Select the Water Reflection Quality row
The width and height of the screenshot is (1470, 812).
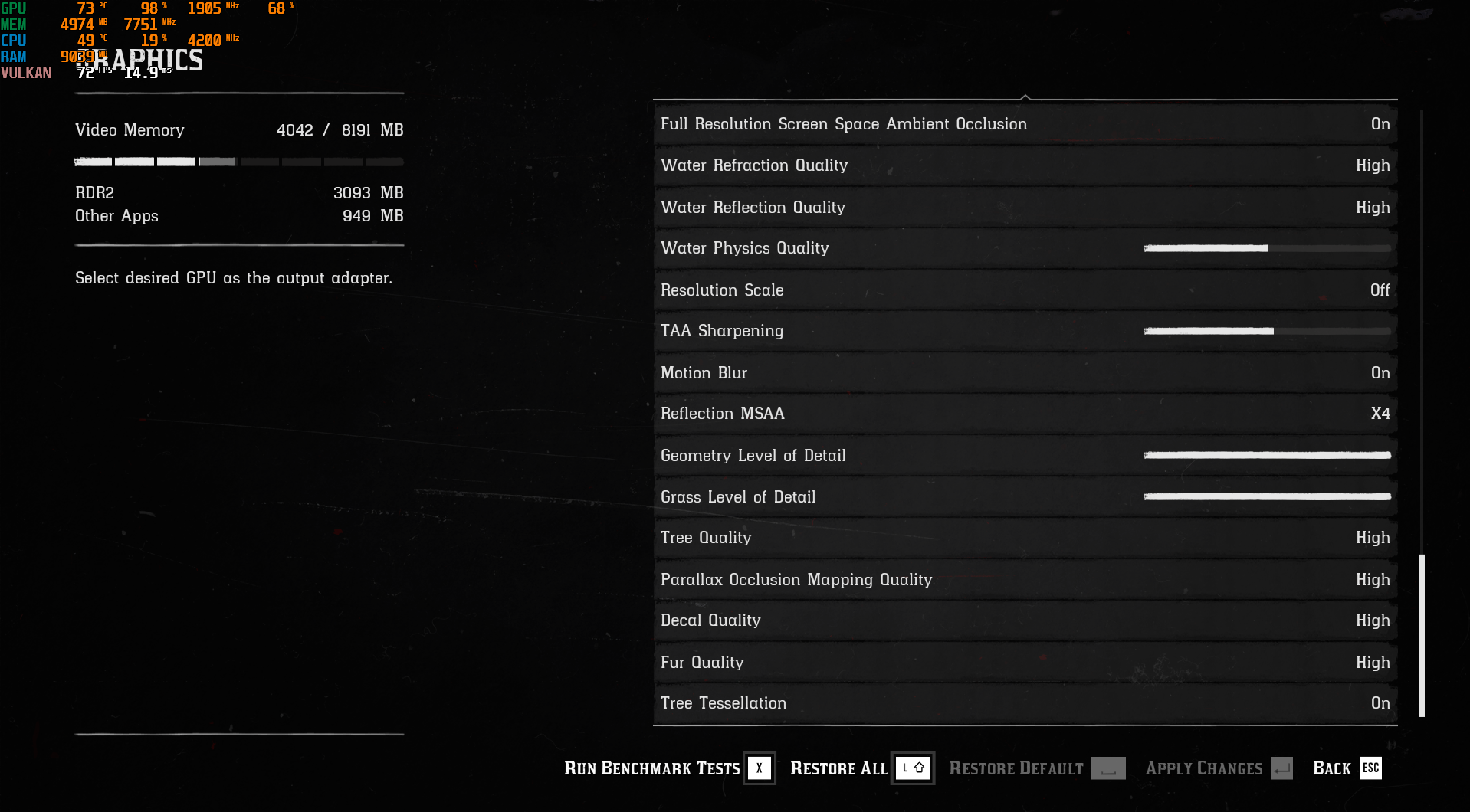click(x=1025, y=208)
